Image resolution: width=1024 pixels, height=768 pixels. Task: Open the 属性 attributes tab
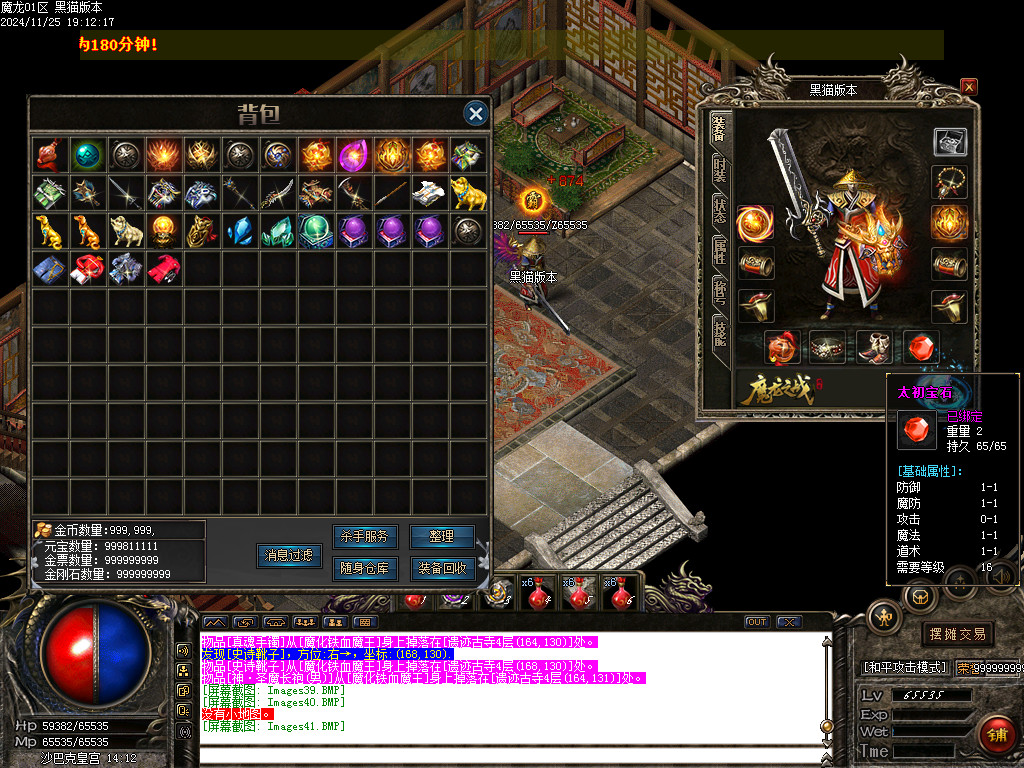pyautogui.click(x=719, y=251)
